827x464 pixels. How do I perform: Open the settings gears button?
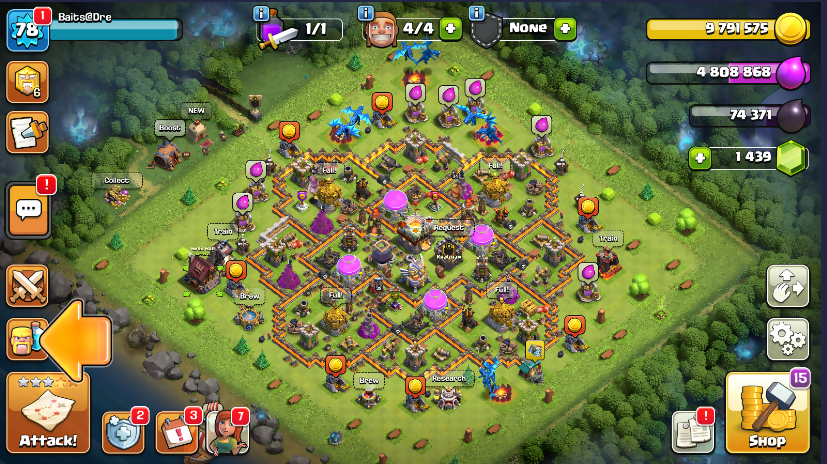pos(788,339)
